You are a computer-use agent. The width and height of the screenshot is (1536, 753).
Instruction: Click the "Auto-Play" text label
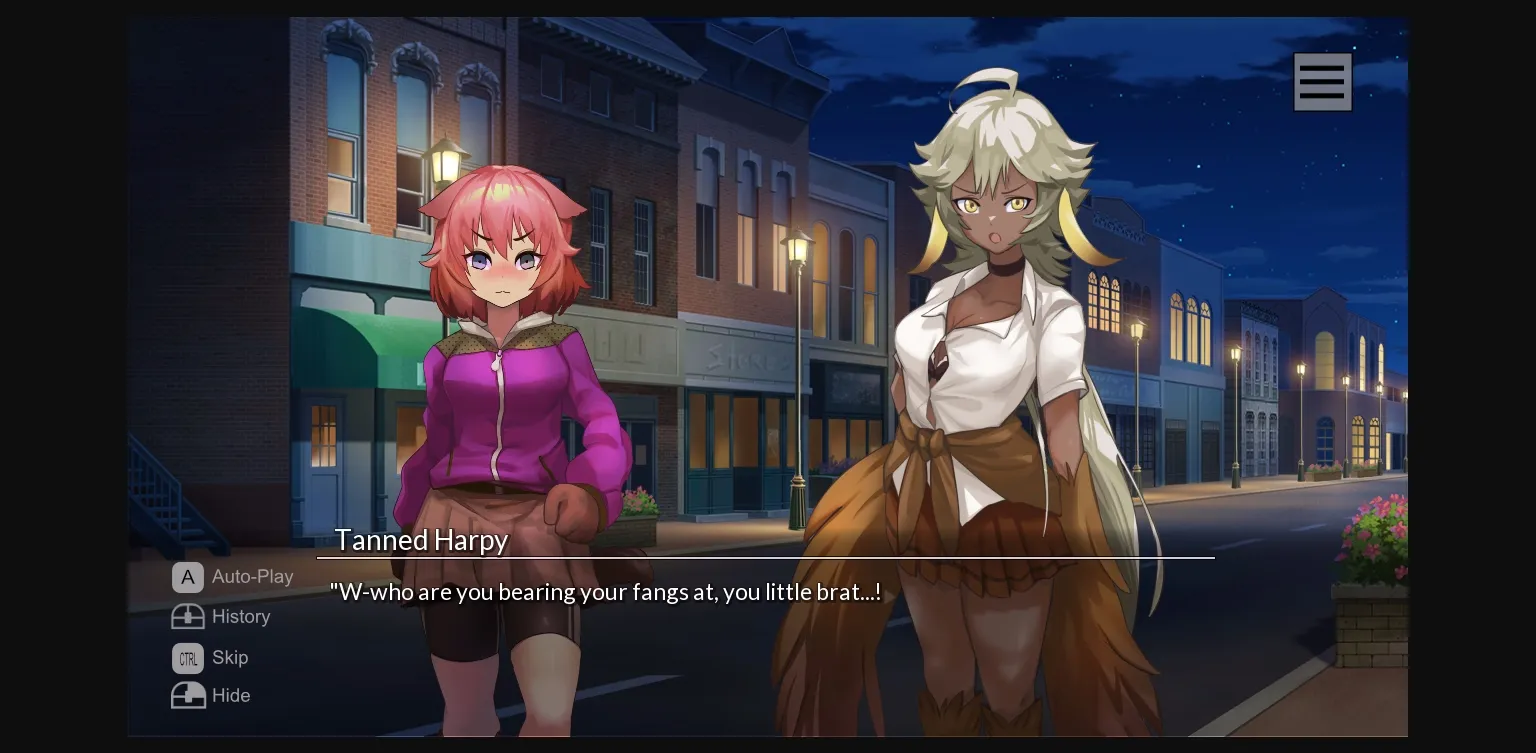coord(252,577)
